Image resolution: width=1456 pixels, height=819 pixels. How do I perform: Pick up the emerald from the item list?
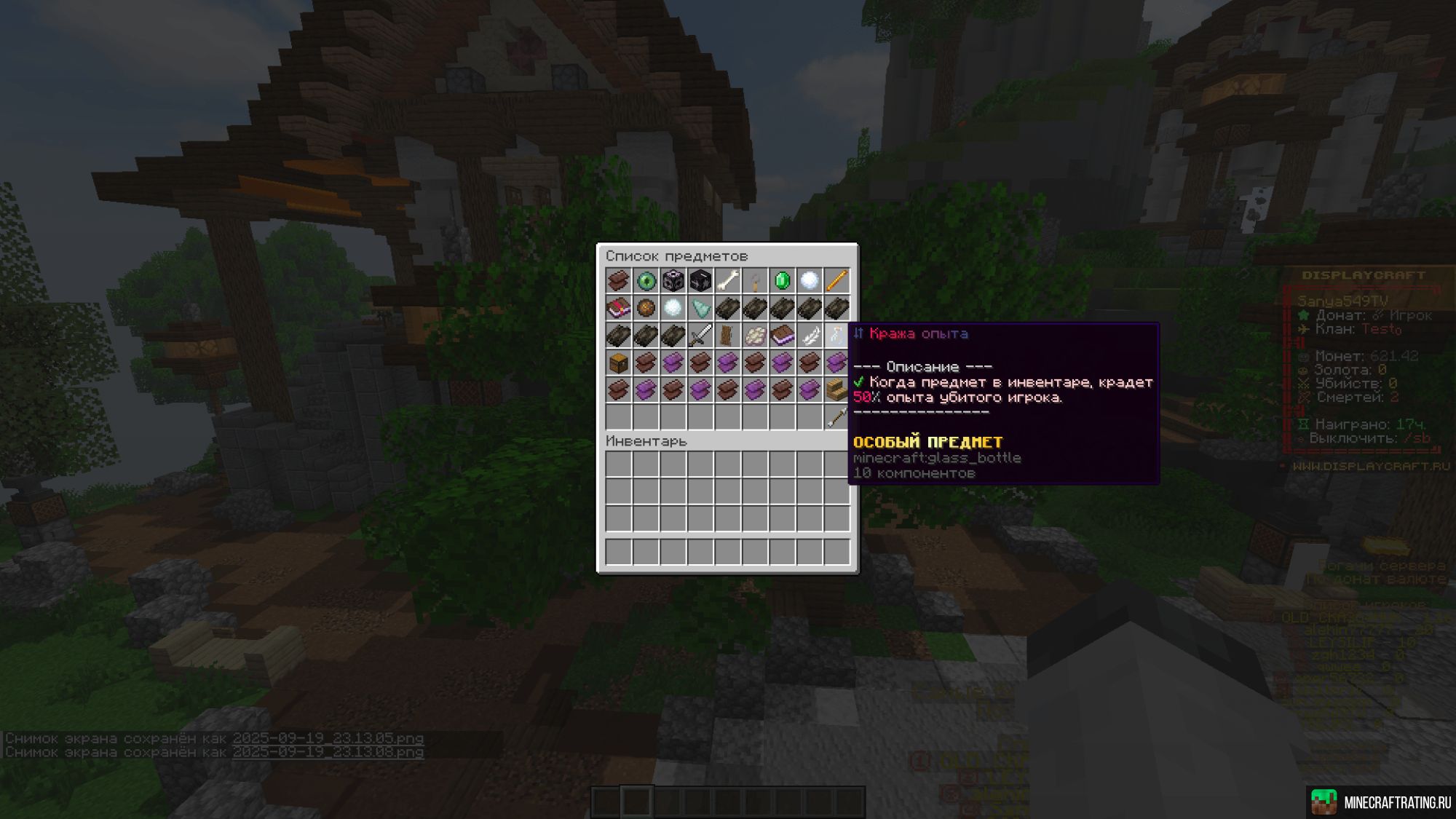[782, 280]
